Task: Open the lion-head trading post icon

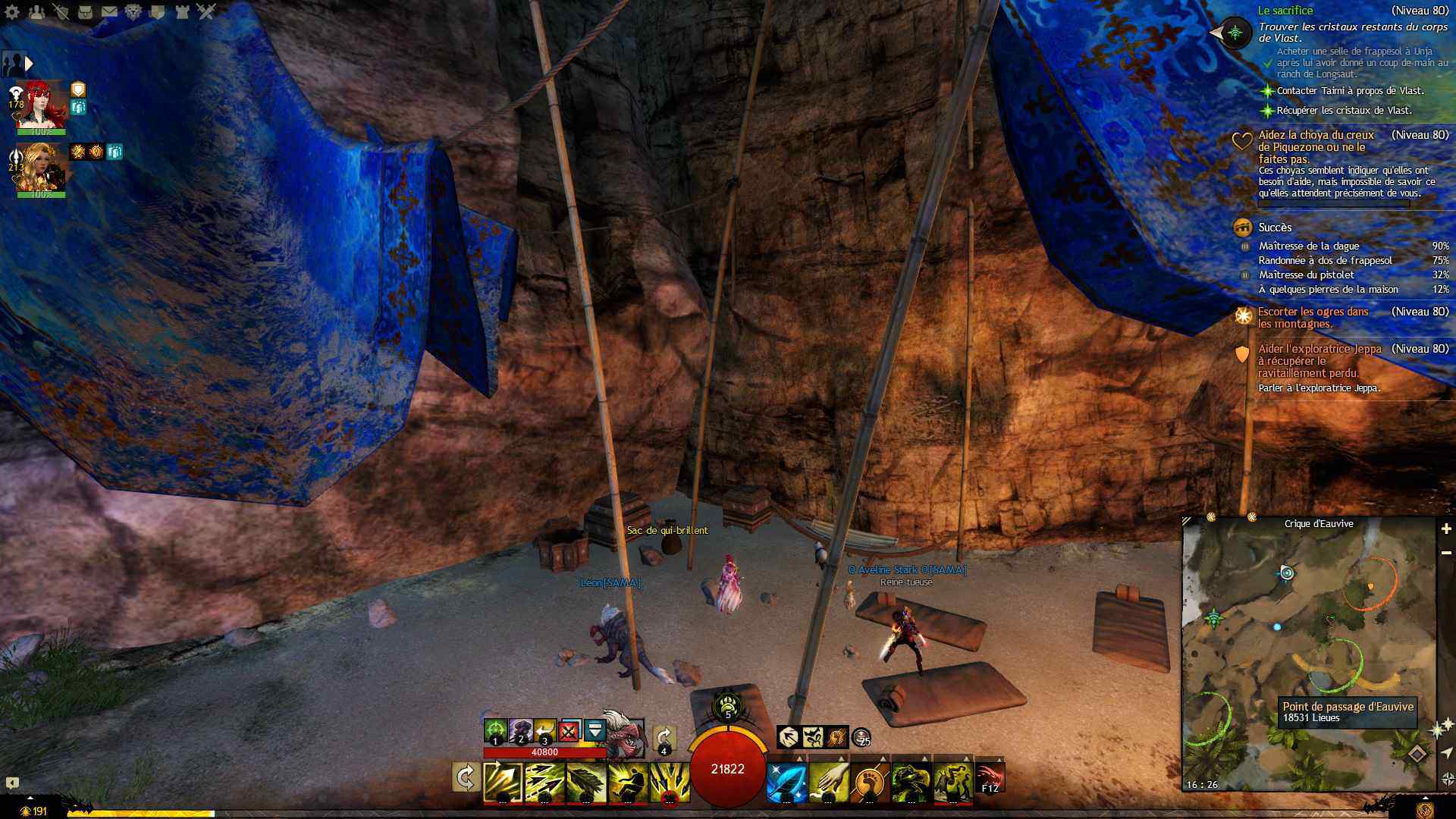Action: point(133,11)
